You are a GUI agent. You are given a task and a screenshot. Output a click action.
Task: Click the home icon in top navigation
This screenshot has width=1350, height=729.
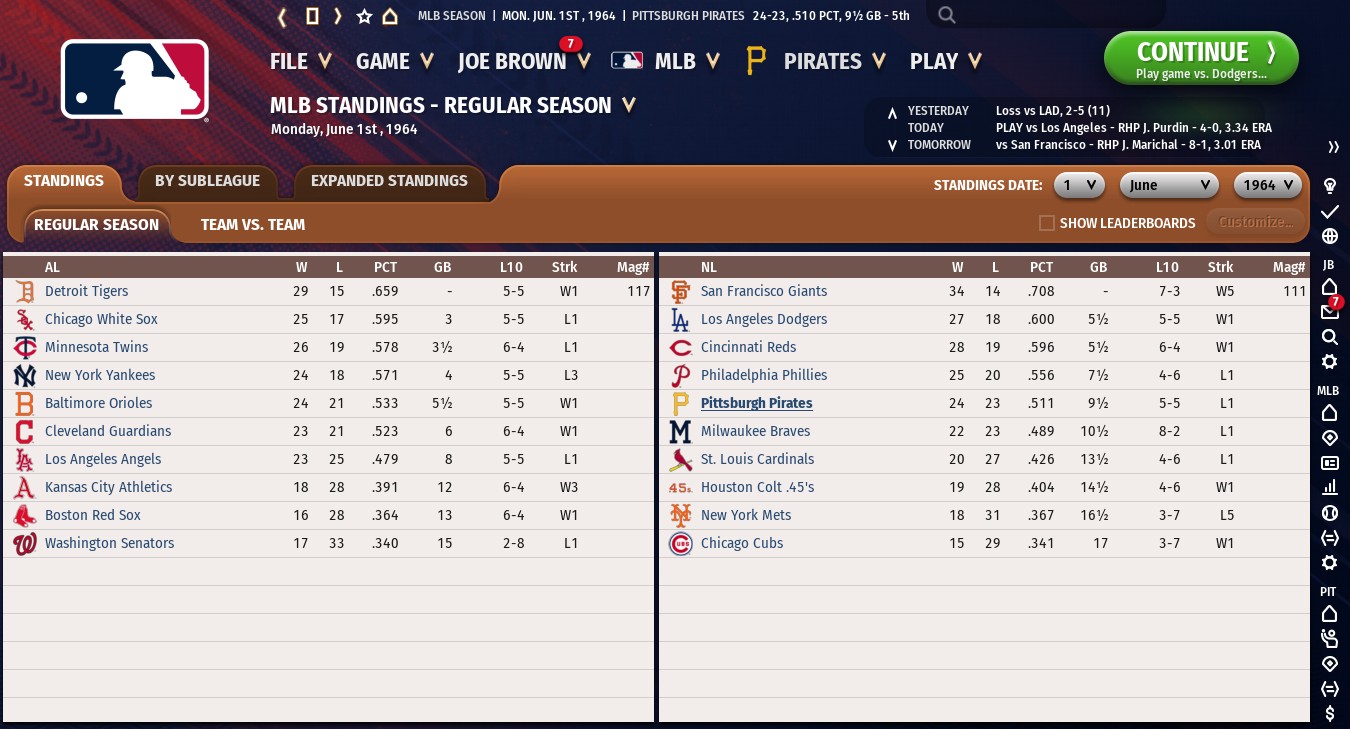click(x=390, y=16)
